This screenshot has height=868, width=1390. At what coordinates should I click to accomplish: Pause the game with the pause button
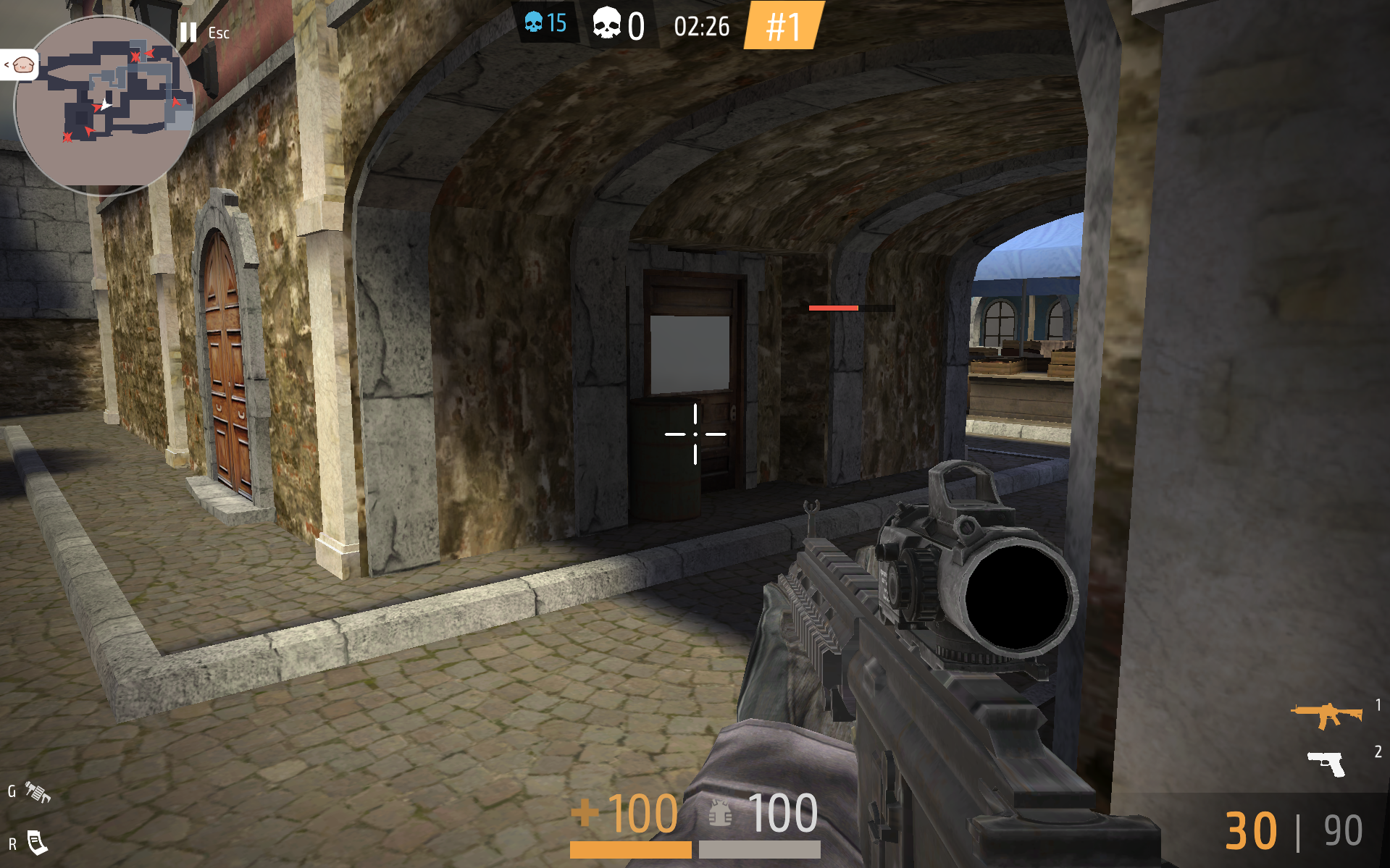[188, 33]
